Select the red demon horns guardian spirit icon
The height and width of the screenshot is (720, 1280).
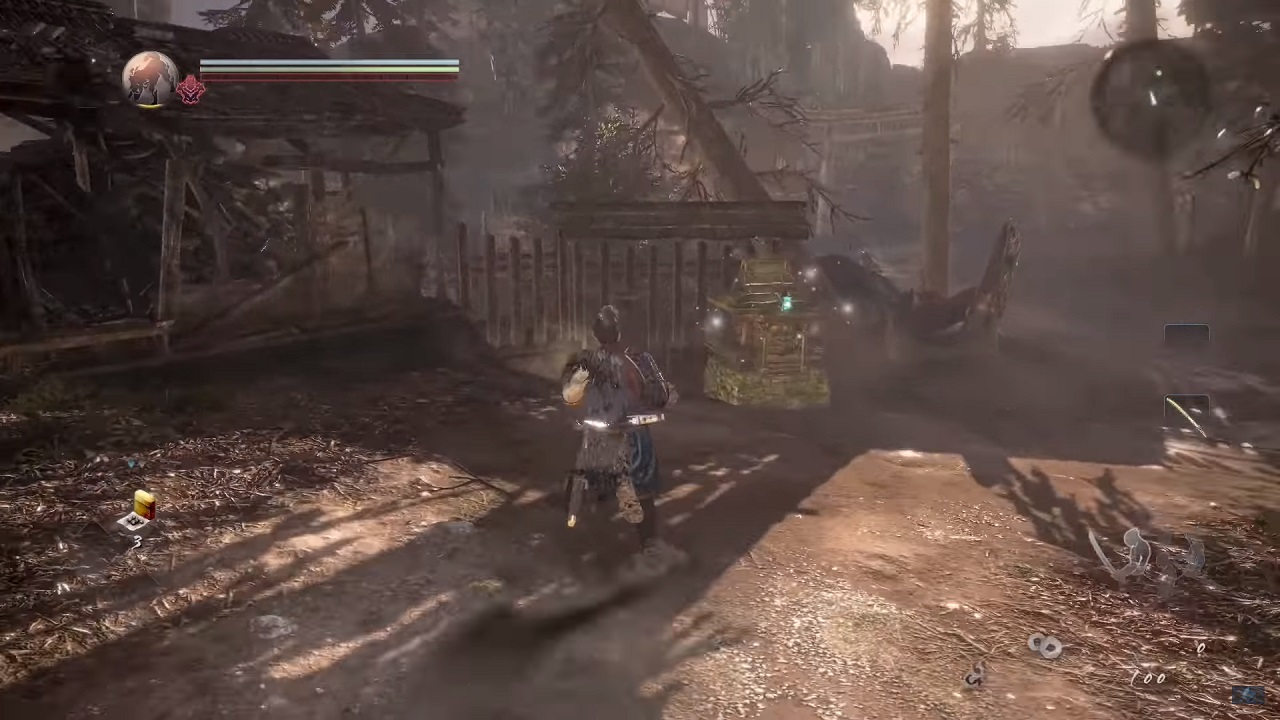click(x=190, y=89)
